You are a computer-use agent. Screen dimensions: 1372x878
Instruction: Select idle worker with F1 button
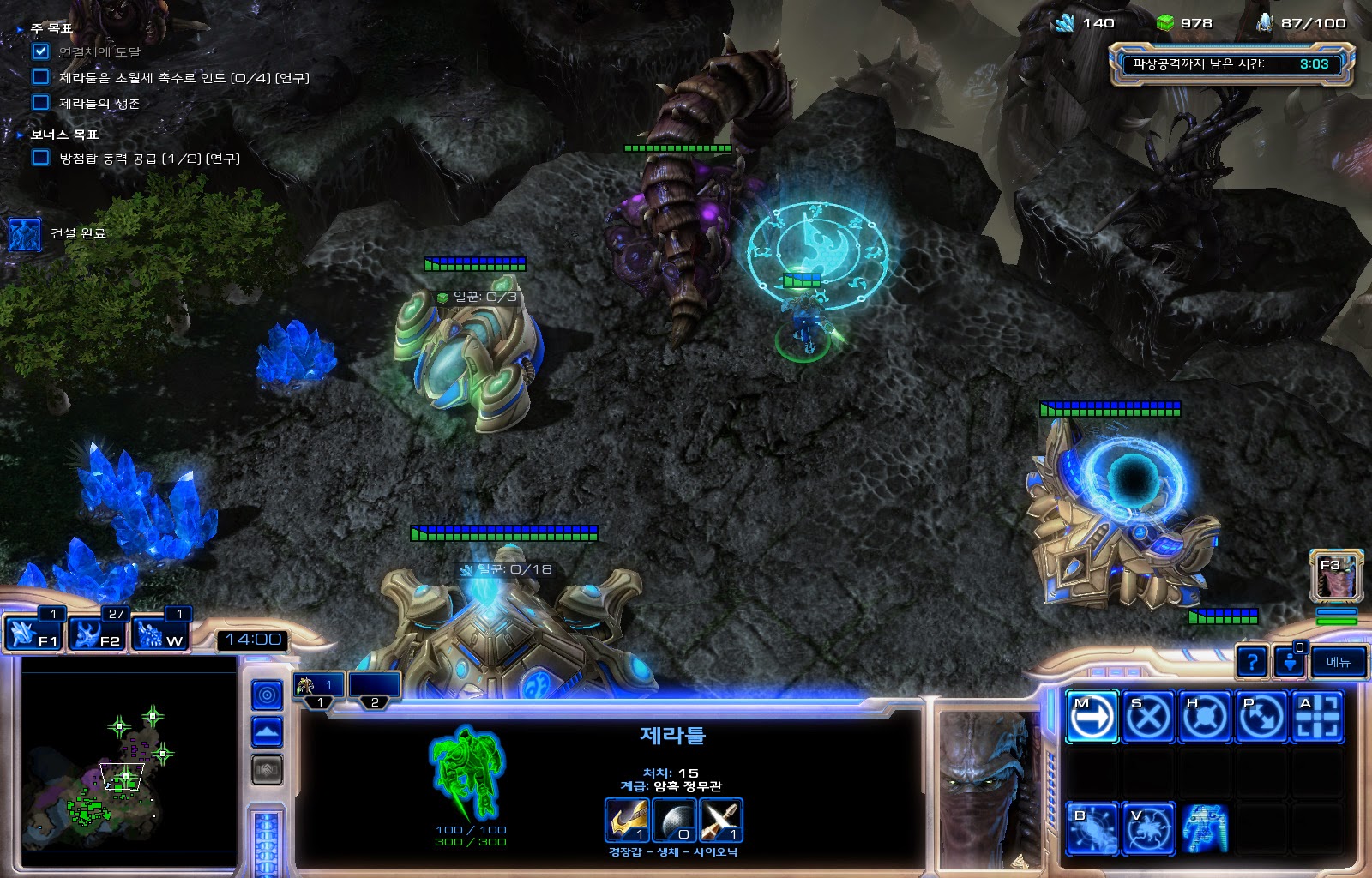(33, 634)
